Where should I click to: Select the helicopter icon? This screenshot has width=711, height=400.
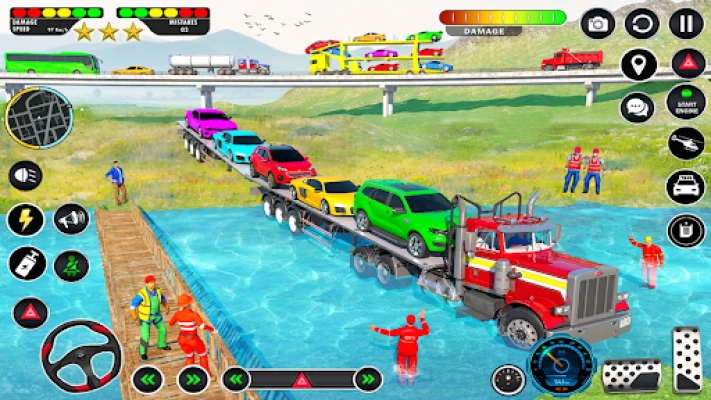(x=686, y=143)
